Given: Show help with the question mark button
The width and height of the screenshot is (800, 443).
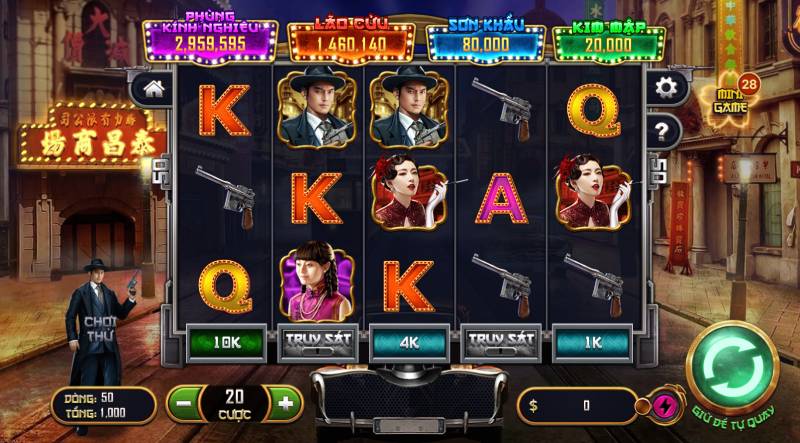Looking at the screenshot, I should 662,130.
